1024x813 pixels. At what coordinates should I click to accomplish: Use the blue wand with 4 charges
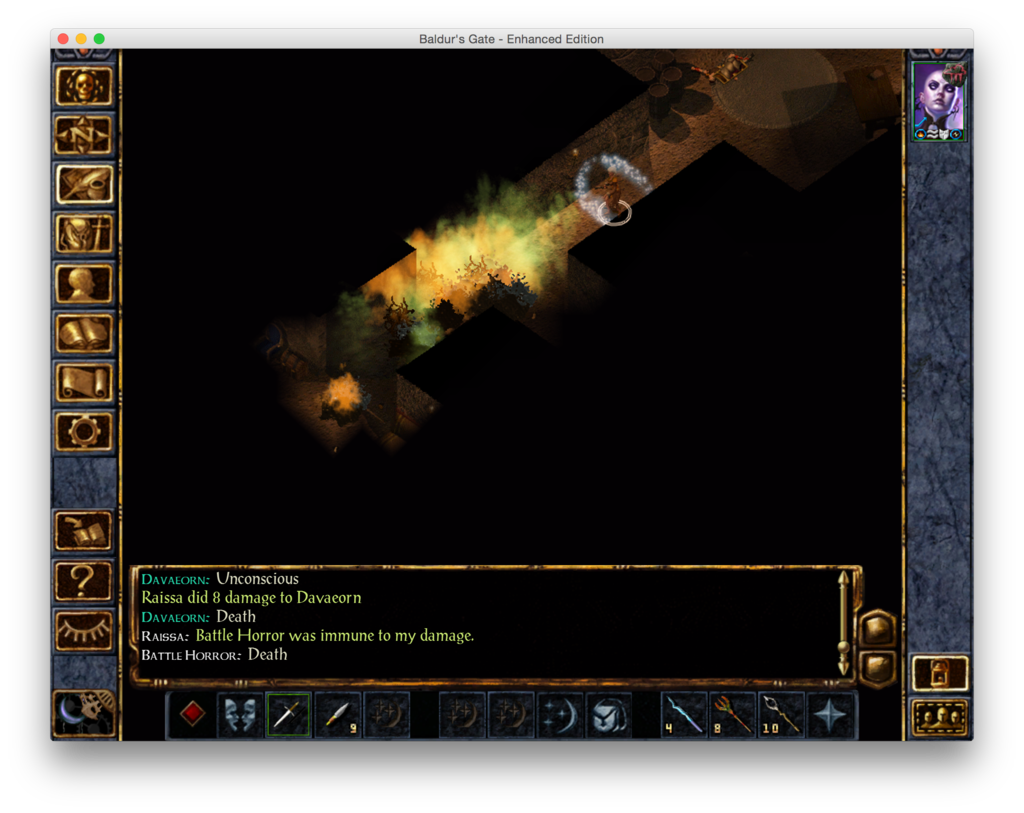[684, 715]
